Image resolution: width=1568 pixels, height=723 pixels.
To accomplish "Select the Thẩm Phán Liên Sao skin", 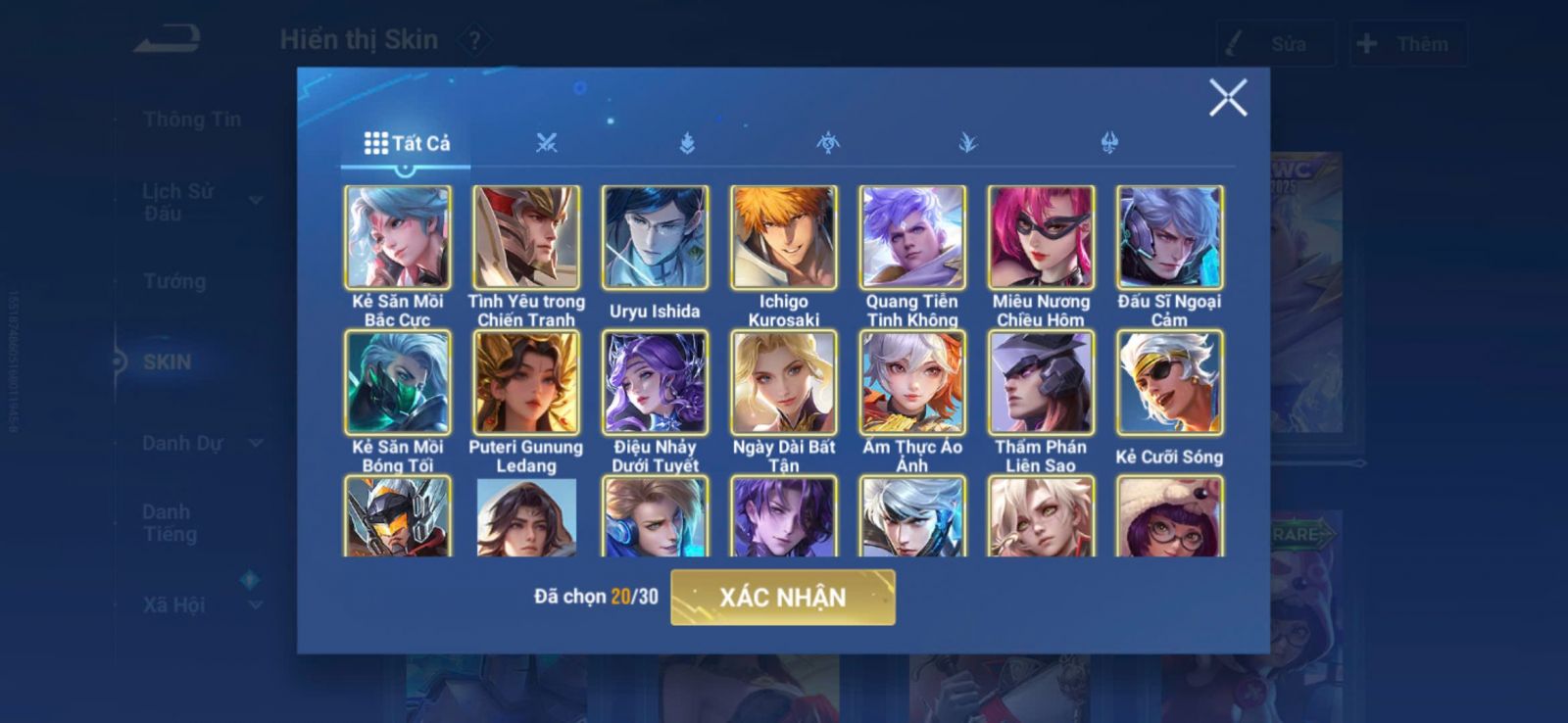I will (x=1041, y=382).
